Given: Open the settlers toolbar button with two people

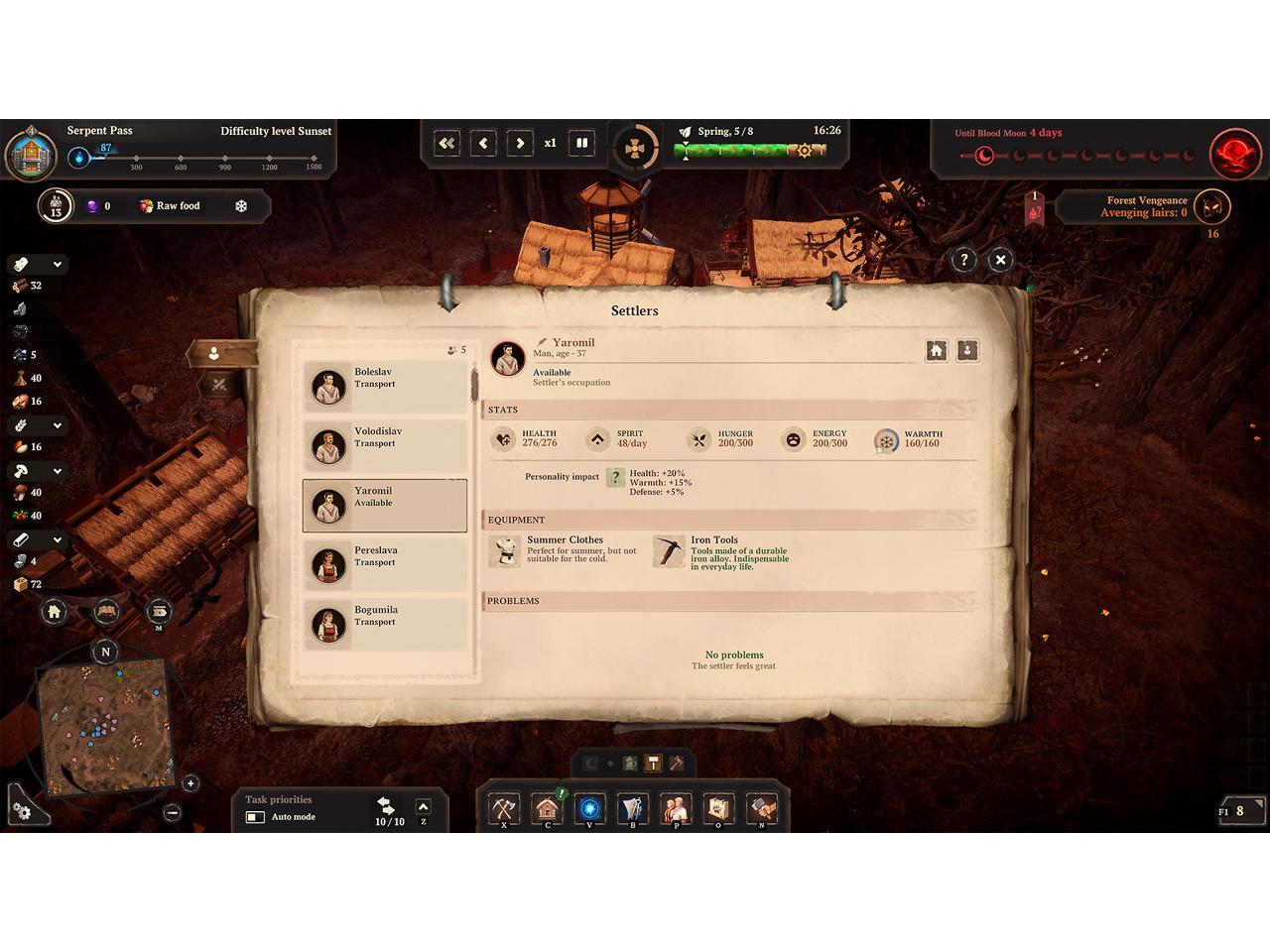Looking at the screenshot, I should (x=677, y=808).
